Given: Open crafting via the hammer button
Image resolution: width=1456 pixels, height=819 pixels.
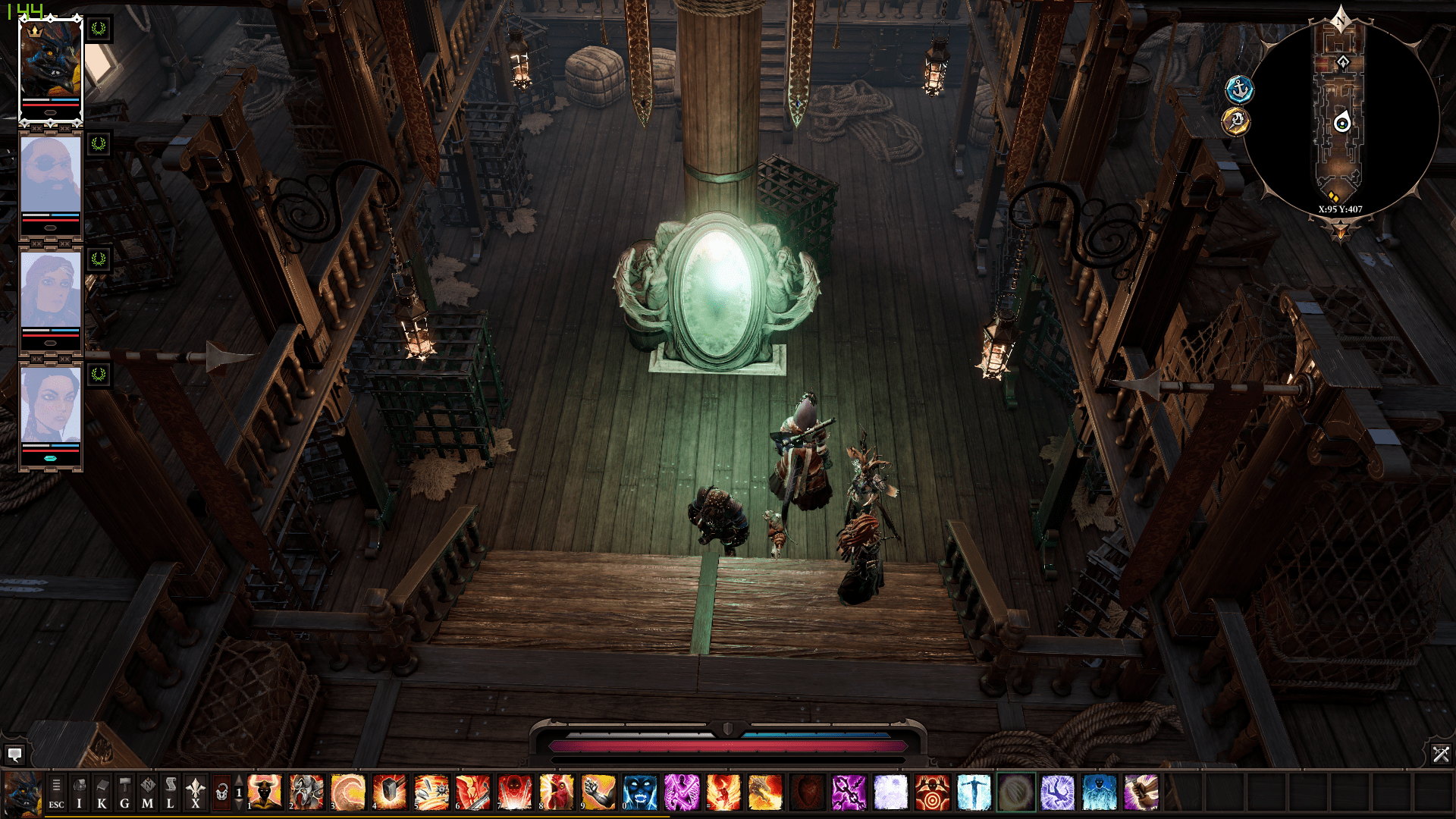Looking at the screenshot, I should [x=124, y=792].
